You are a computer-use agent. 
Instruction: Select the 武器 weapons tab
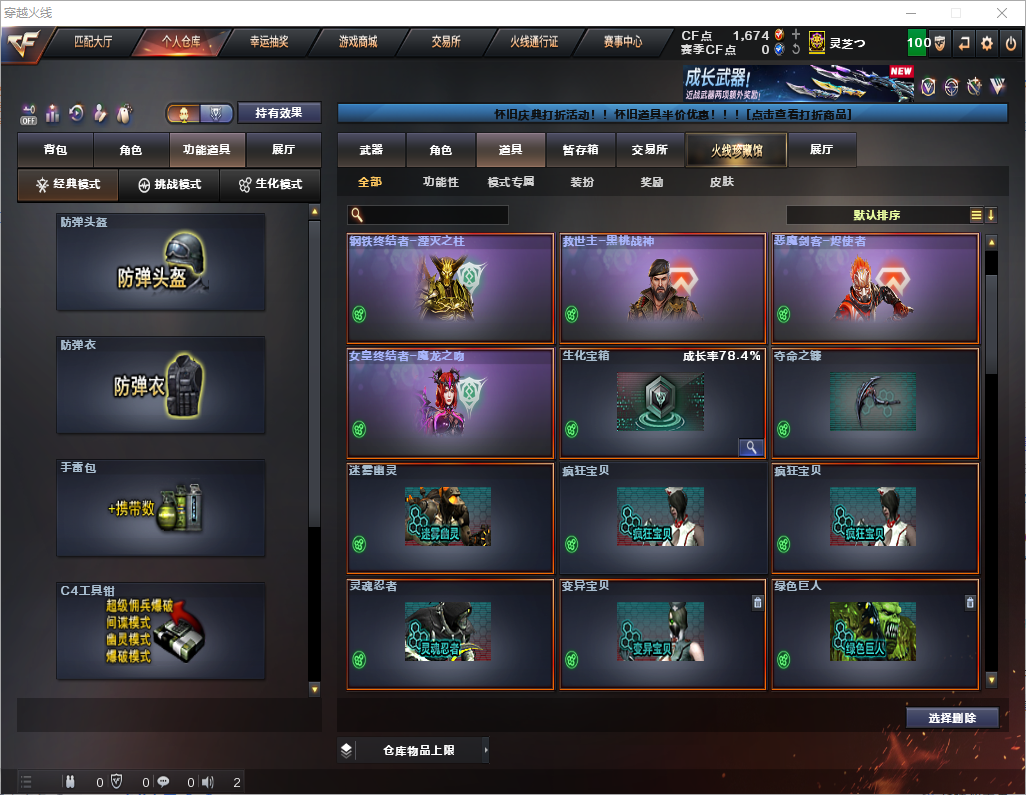(x=371, y=150)
